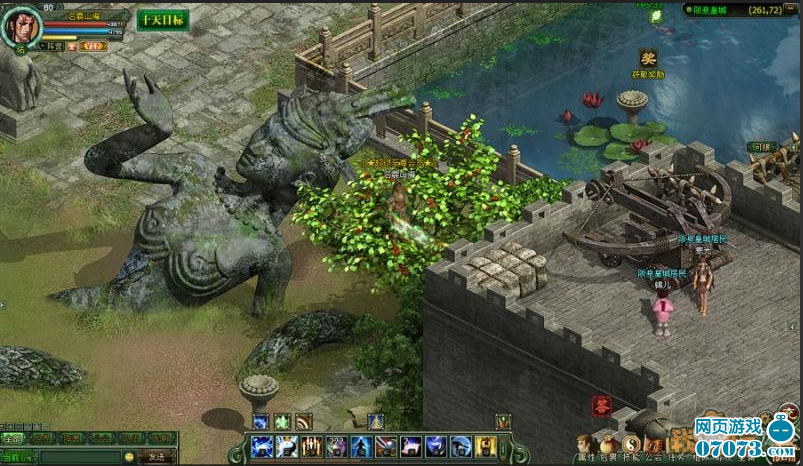
Task: Click the red 答 quiz icon
Action: (601, 405)
